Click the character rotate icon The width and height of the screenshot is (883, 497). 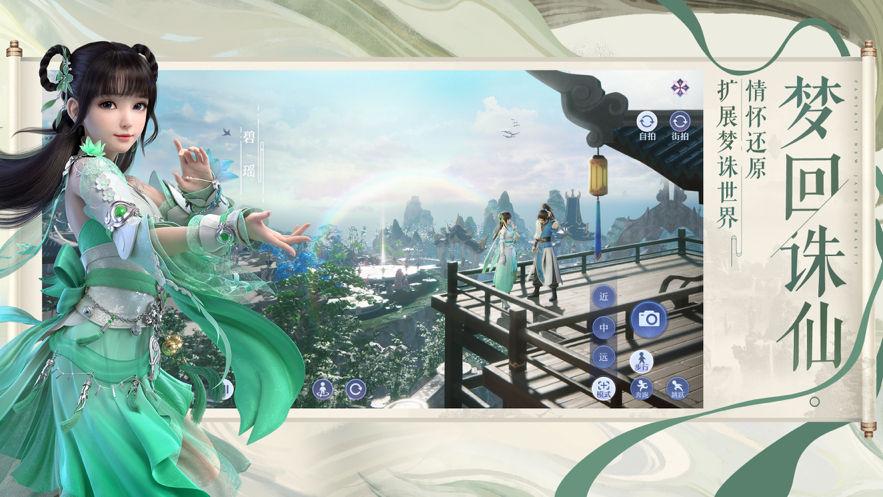click(x=322, y=389)
